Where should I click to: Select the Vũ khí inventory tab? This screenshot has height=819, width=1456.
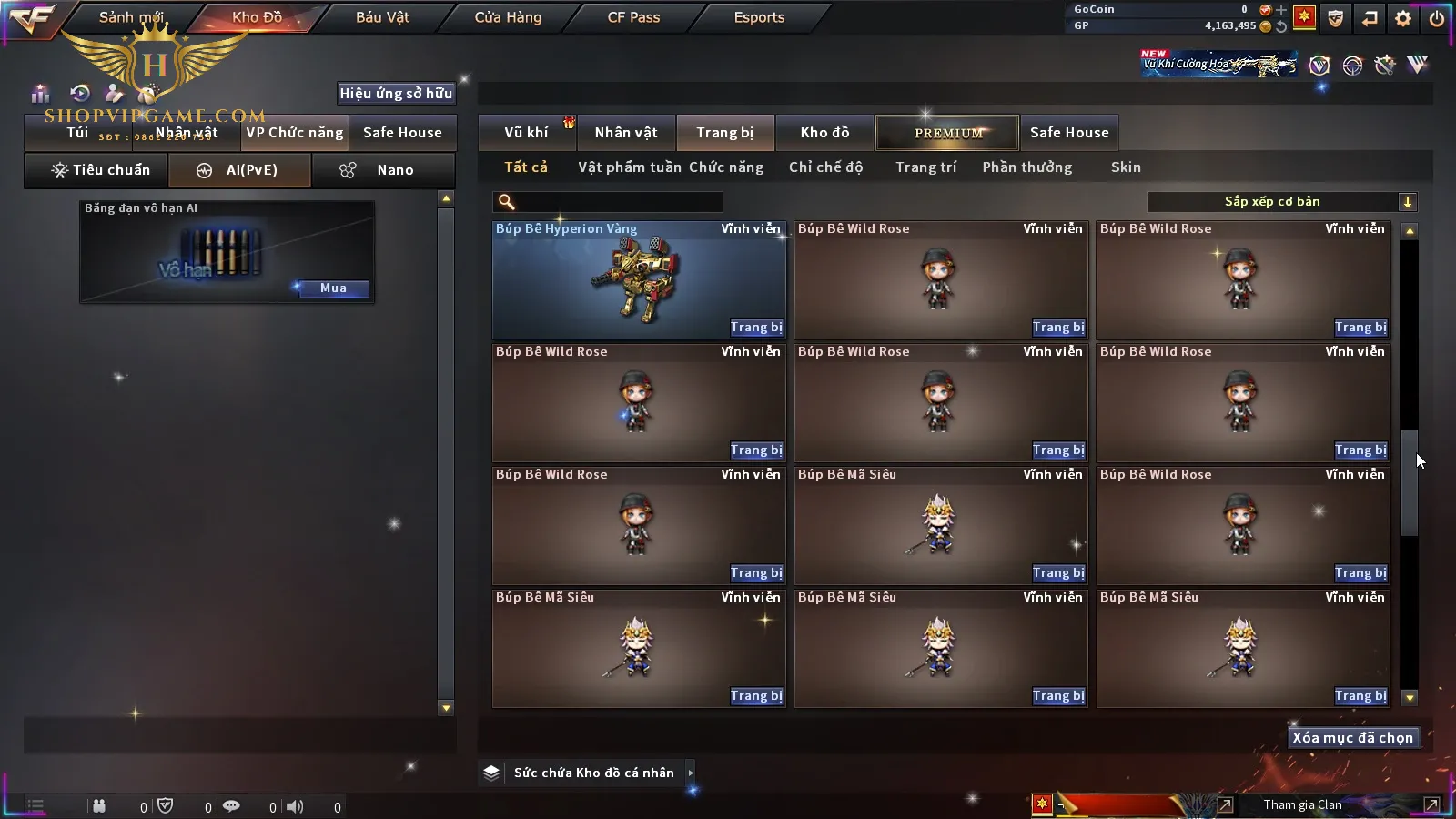[527, 133]
